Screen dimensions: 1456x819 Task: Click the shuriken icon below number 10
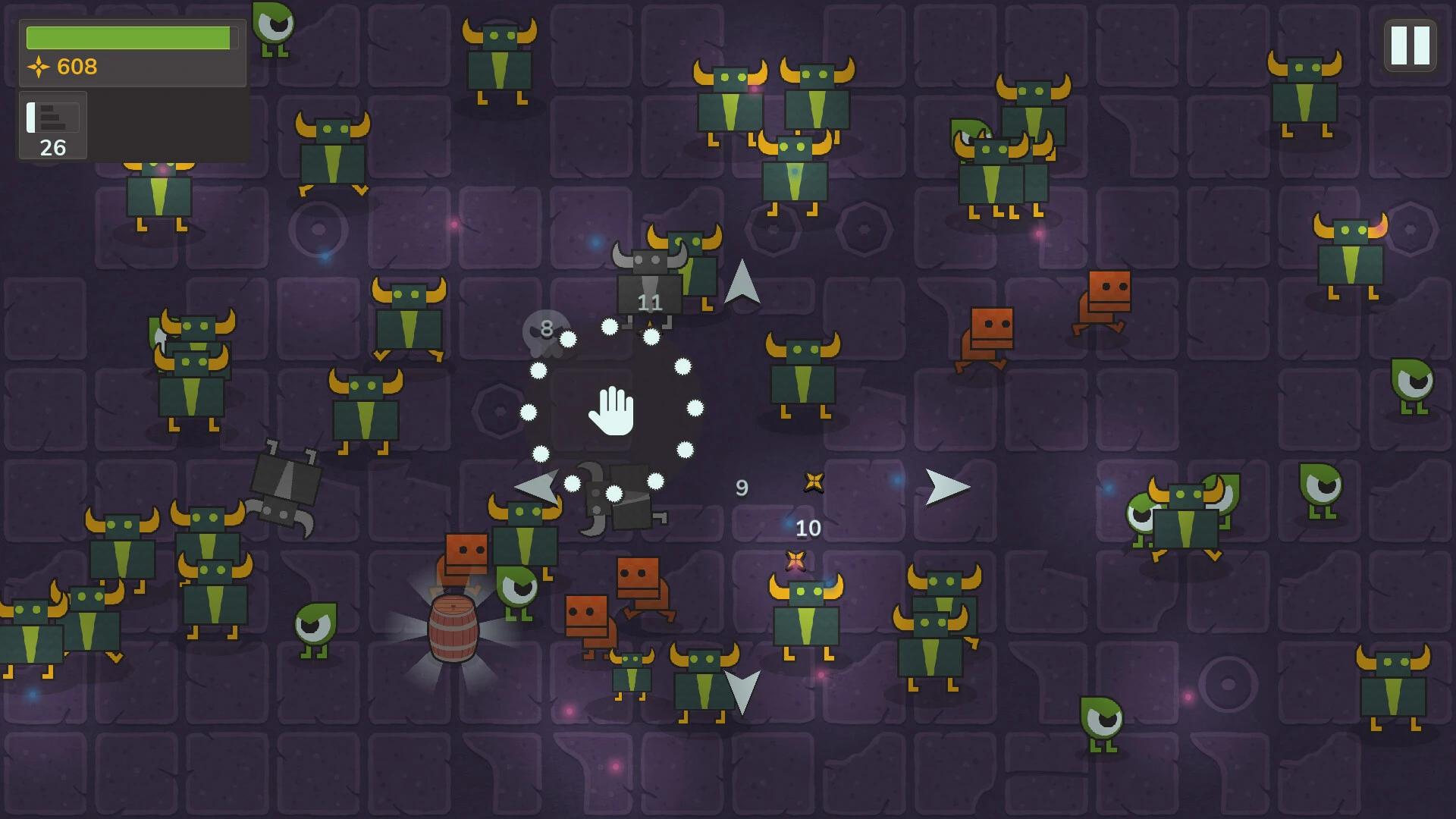[x=795, y=559]
